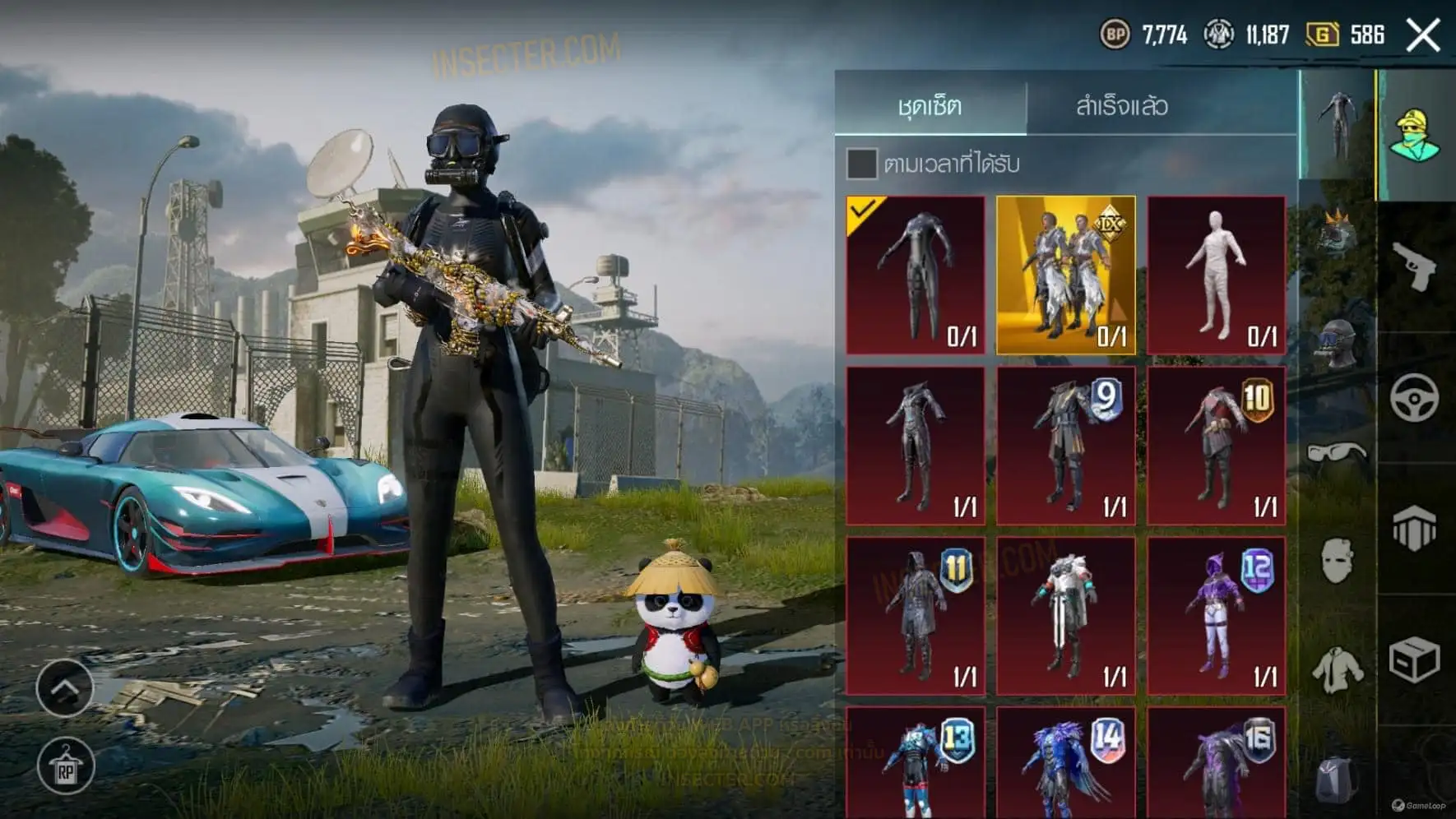Click the round up-arrow button

click(x=65, y=687)
